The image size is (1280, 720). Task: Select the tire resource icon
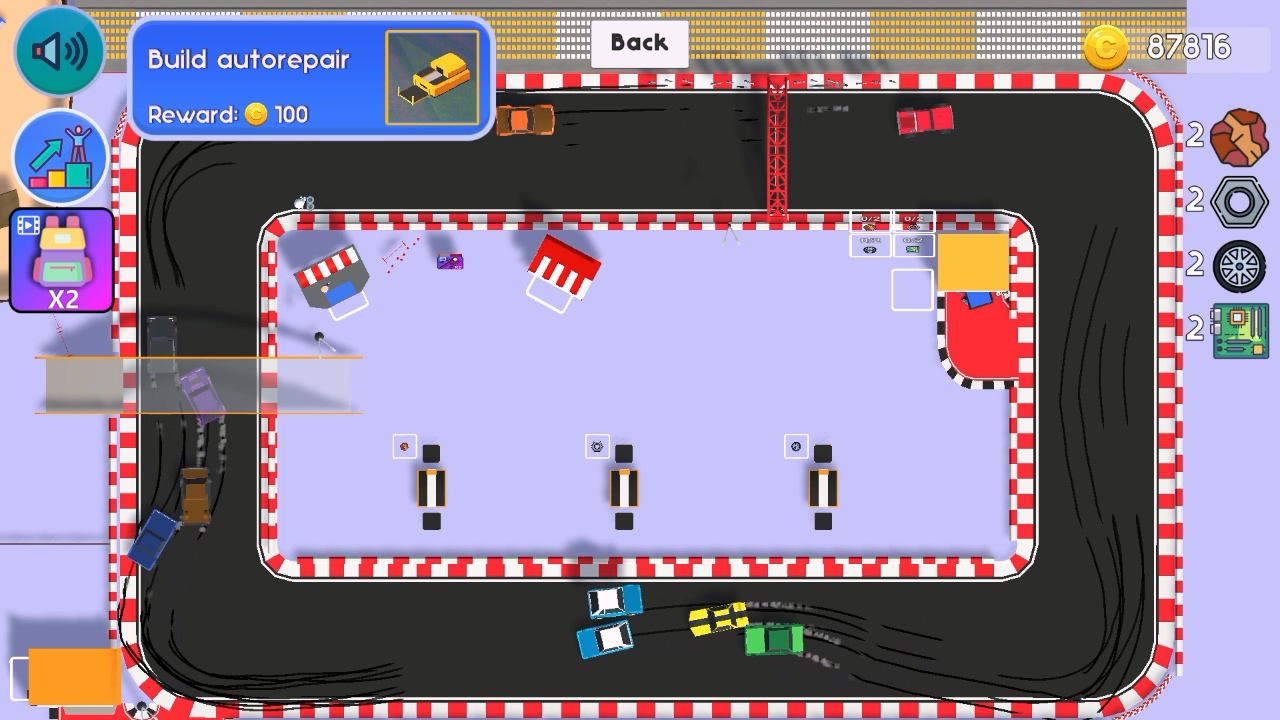click(1238, 267)
